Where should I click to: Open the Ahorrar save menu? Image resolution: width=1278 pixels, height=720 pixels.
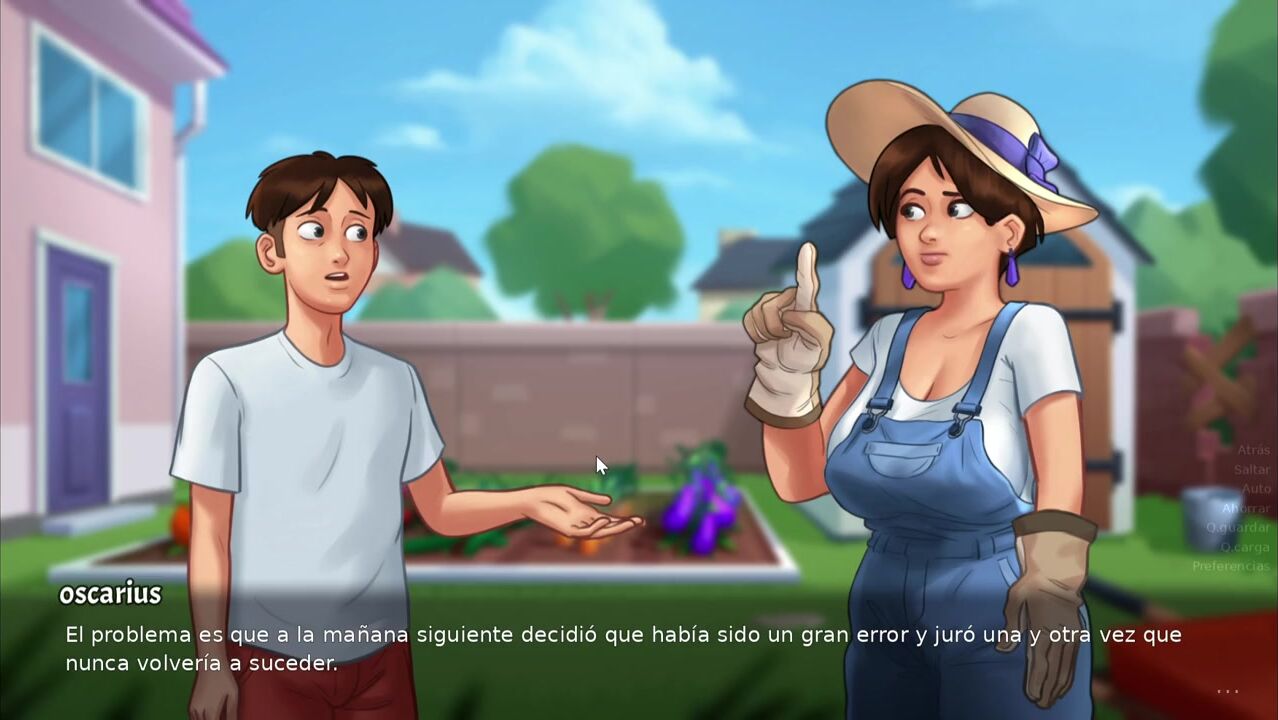[x=1245, y=508]
